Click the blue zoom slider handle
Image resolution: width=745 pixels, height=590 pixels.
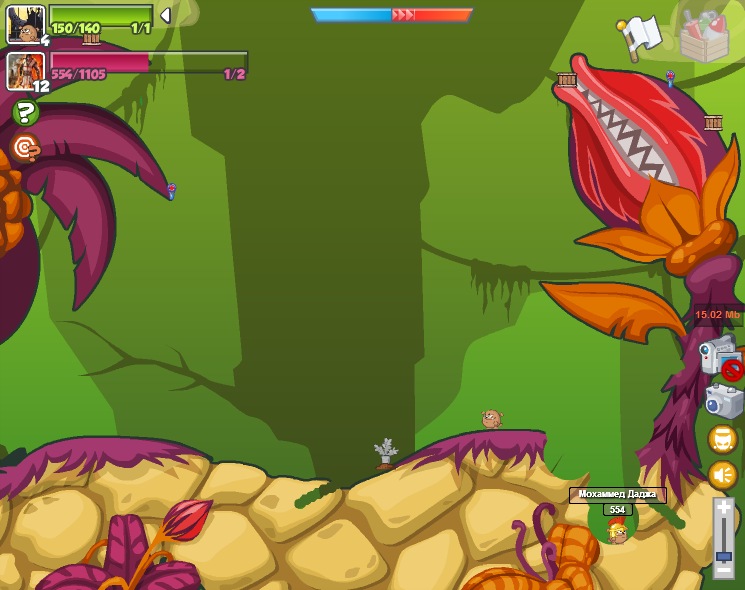(723, 555)
